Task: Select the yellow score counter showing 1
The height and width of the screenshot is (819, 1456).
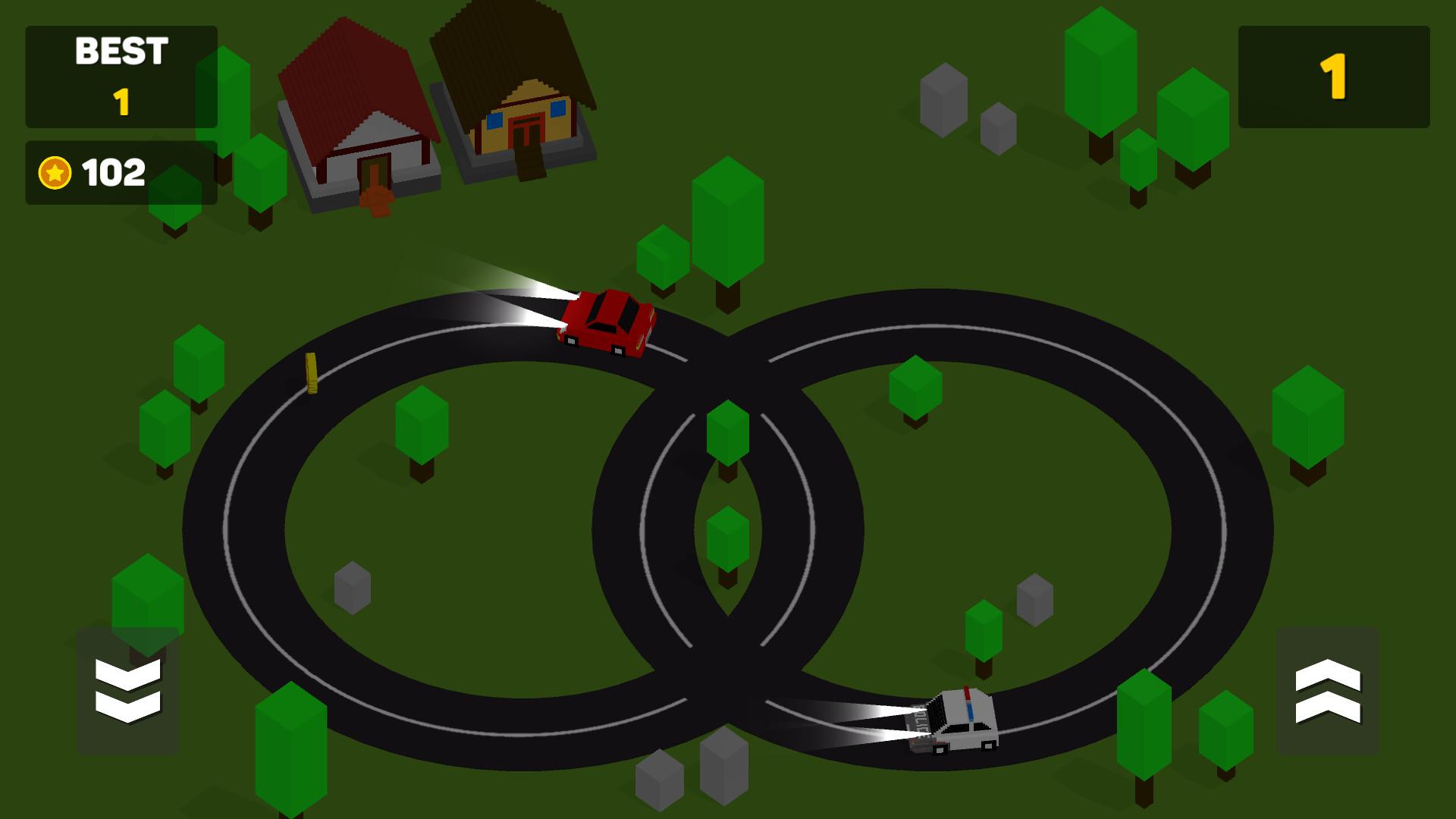Action: 1336,76
